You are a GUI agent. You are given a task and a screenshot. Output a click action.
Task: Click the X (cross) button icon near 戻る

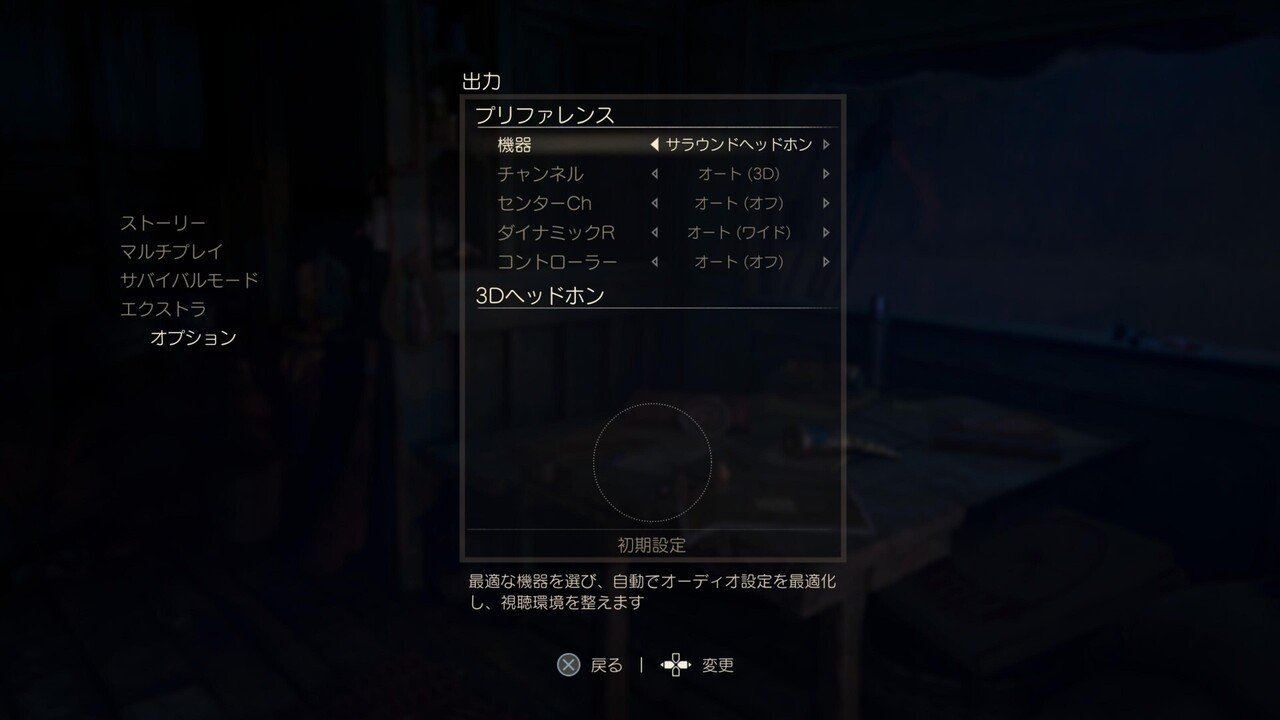click(569, 665)
